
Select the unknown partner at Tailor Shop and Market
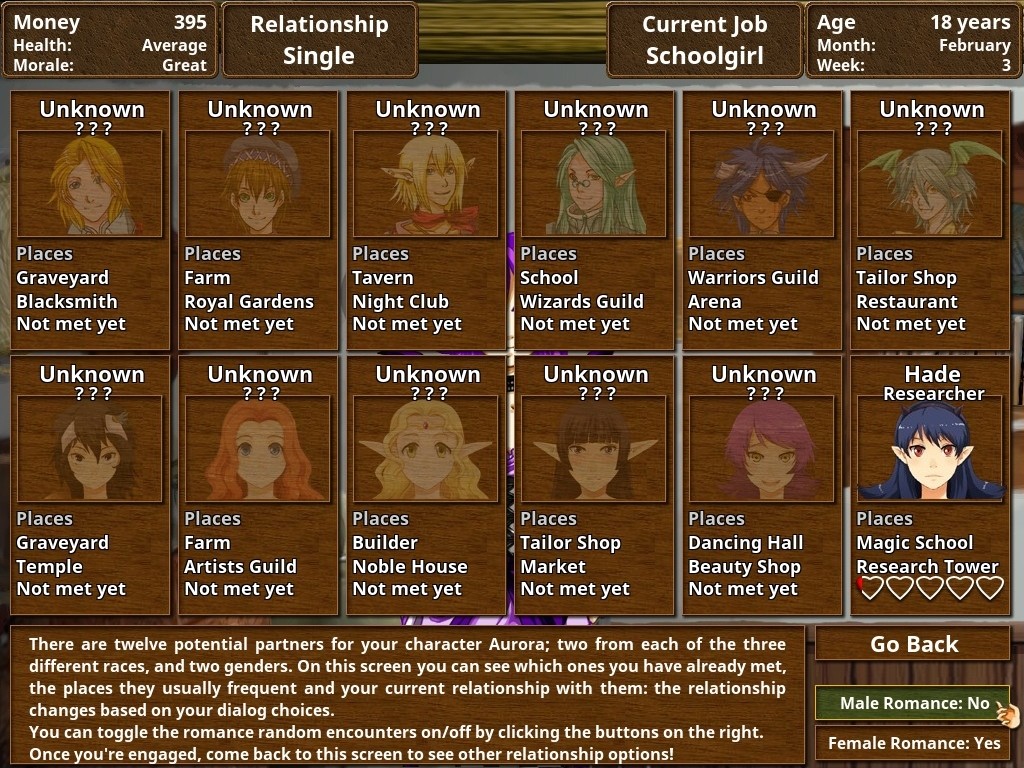[594, 450]
